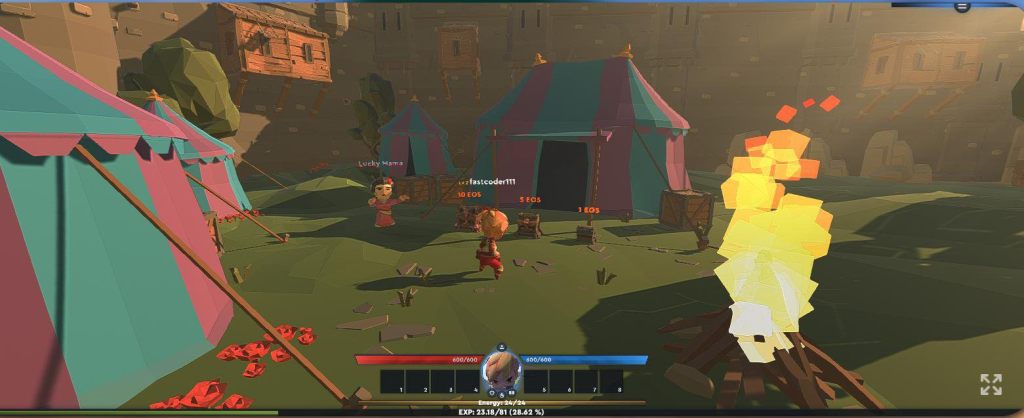The width and height of the screenshot is (1024, 418).
Task: Activate hotbar slot number 5
Action: tap(535, 381)
